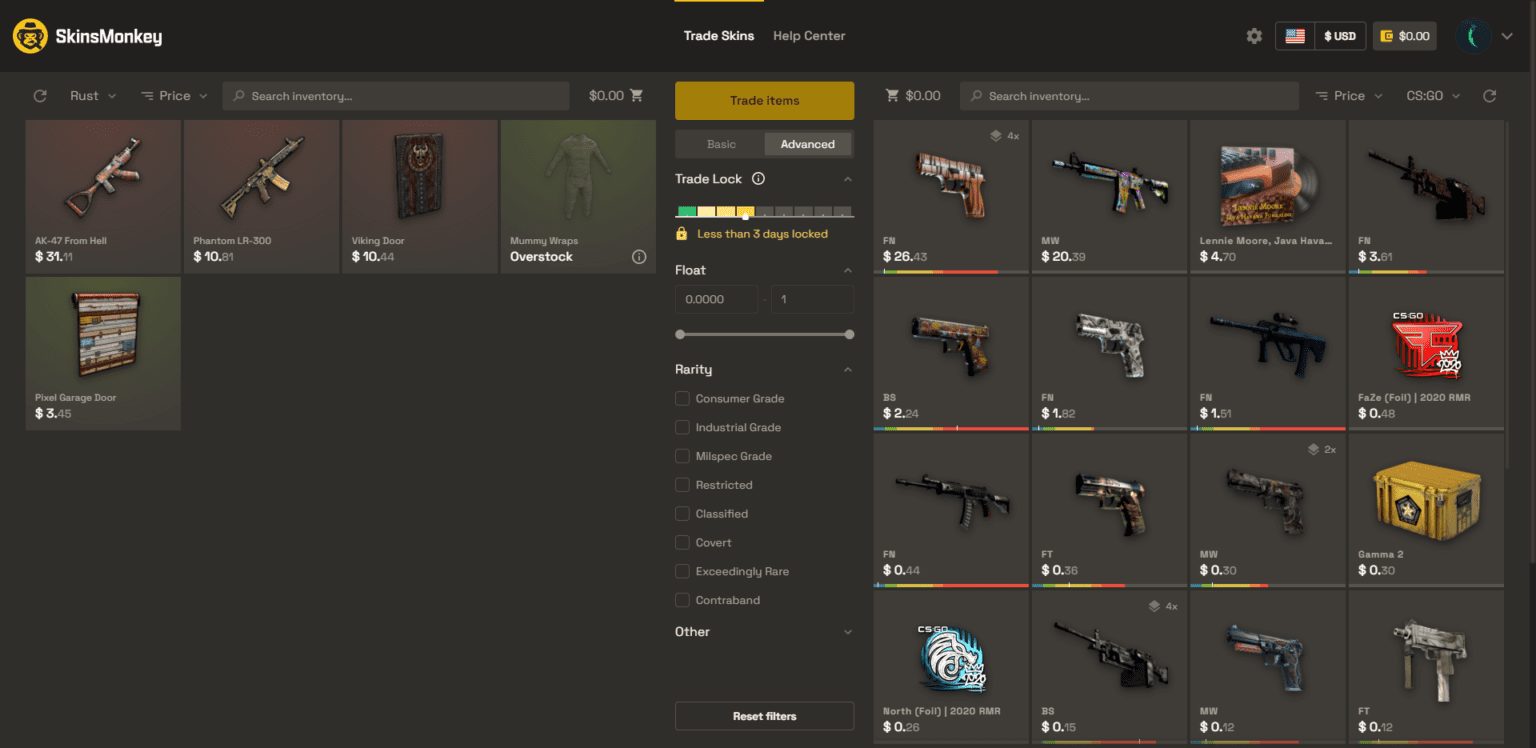The image size is (1536, 748).
Task: Click the shopping cart icon beside the CS:GO inventory
Action: tap(891, 95)
